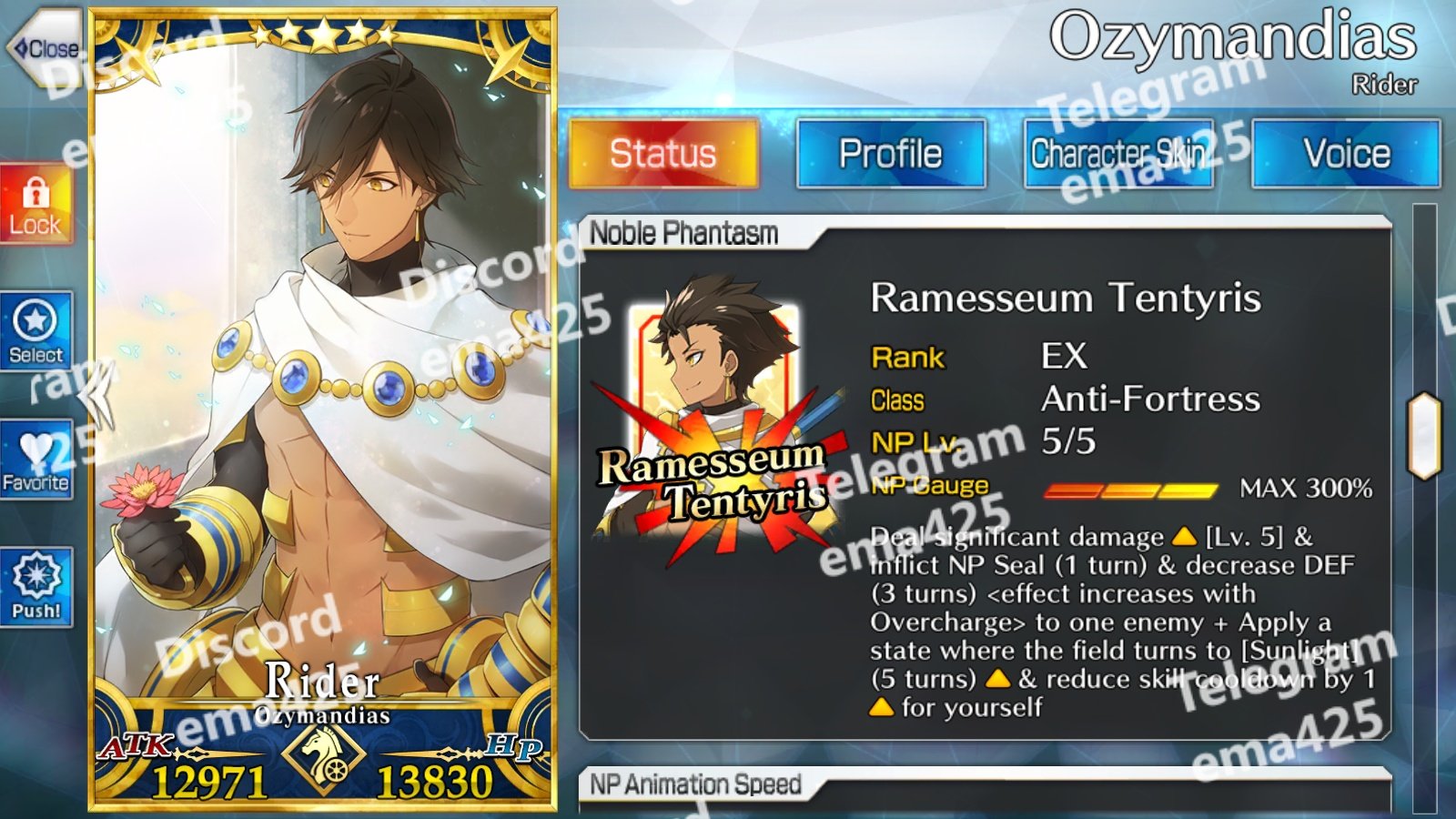Tap the Select star button
Viewport: 1456px width, 819px height.
(35, 331)
